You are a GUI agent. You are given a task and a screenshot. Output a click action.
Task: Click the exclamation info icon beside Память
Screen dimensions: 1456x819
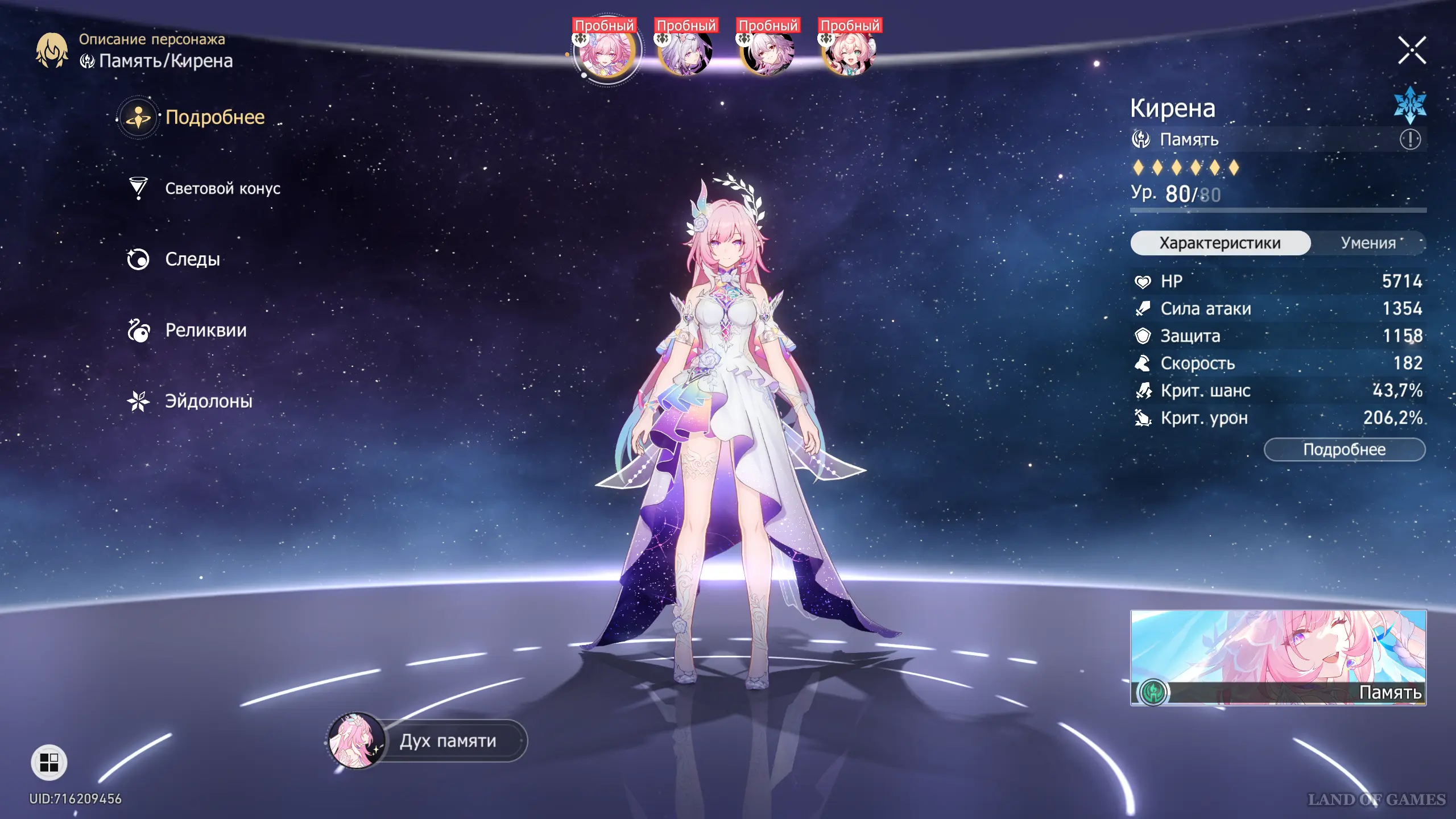[x=1410, y=139]
